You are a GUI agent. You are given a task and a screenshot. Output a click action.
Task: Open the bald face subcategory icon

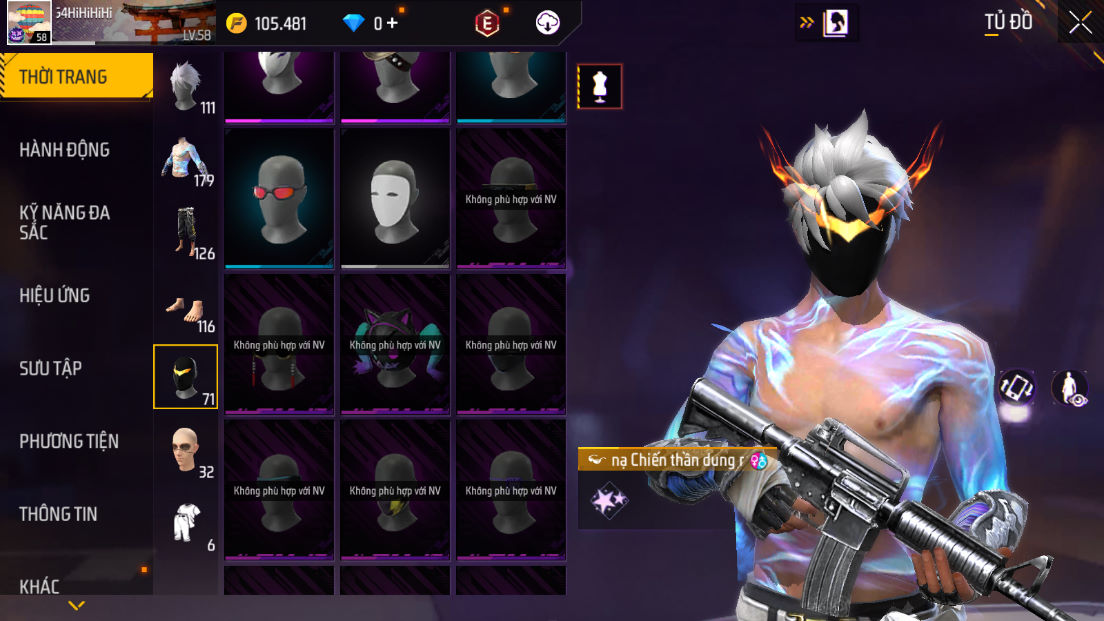185,450
